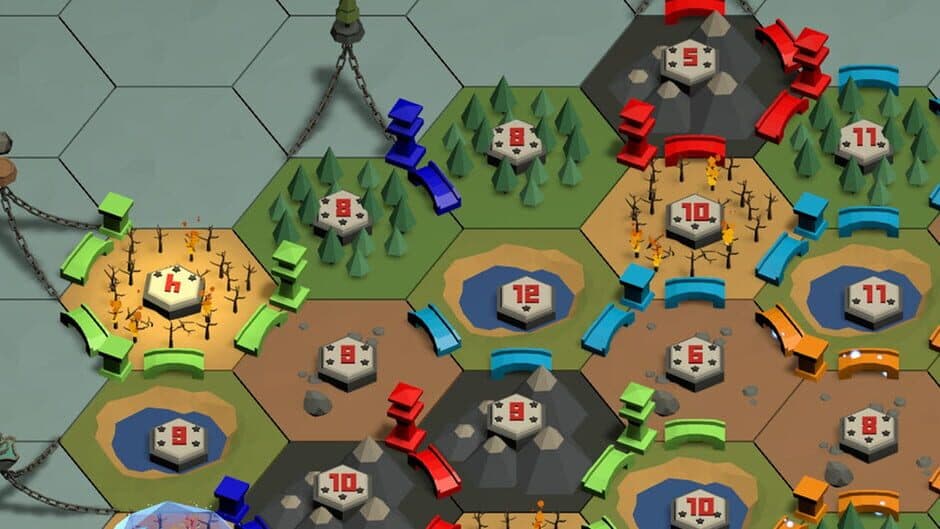
Task: Select the lake tile numbered 11
Action: (x=873, y=298)
